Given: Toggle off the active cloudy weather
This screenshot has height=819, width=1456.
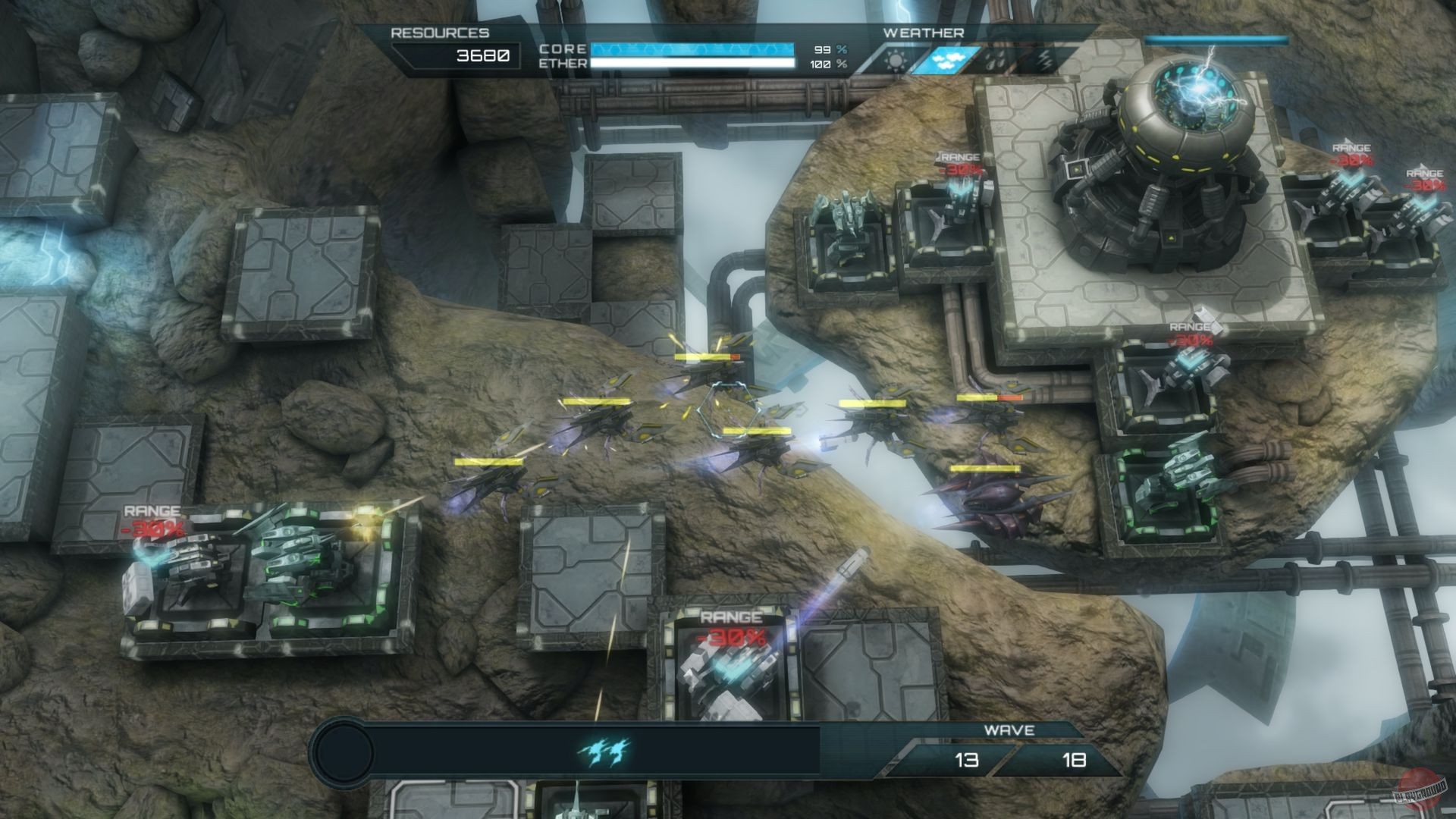Looking at the screenshot, I should (946, 59).
